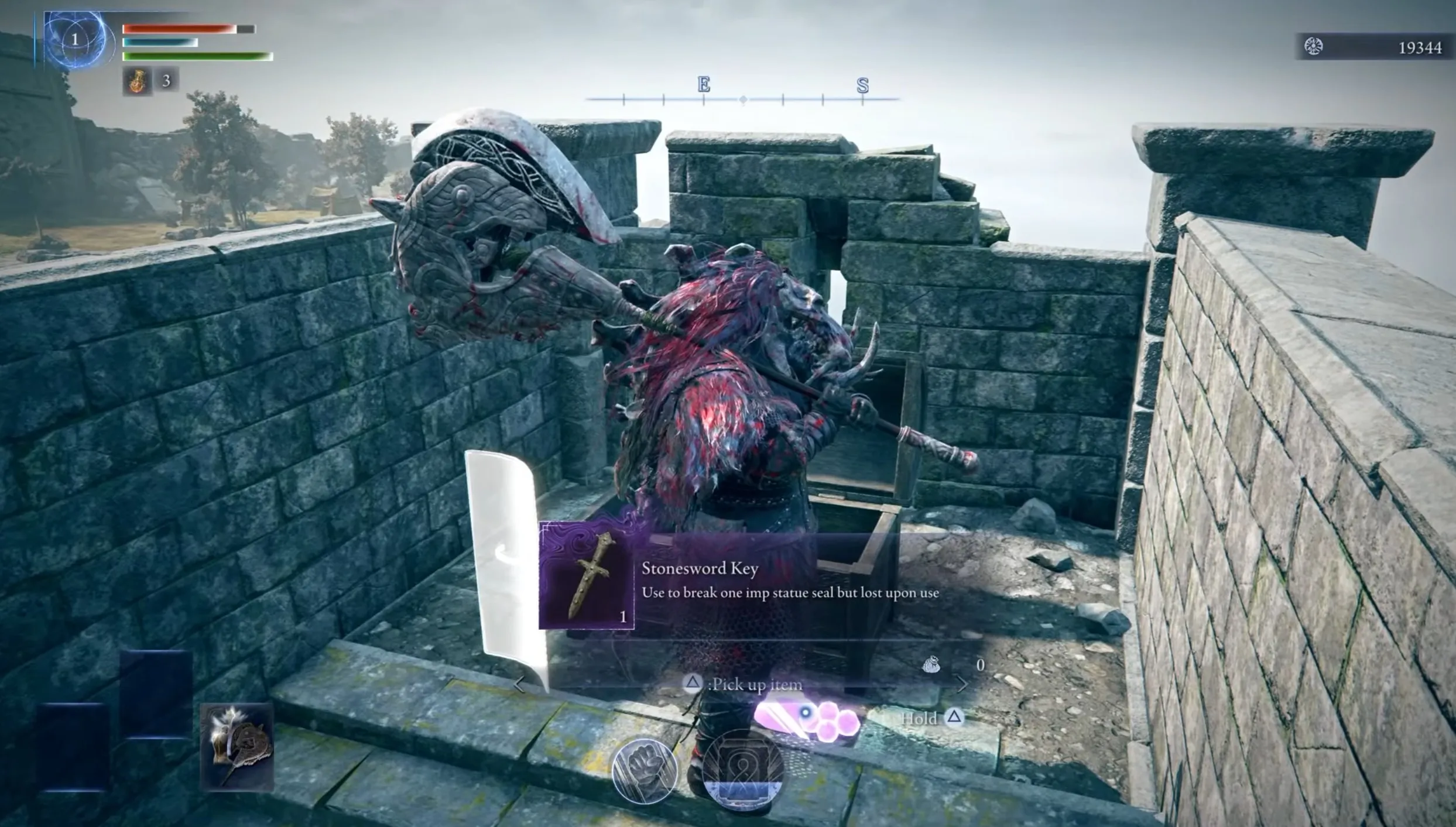Select the Stonesword Key item icon

pos(587,576)
